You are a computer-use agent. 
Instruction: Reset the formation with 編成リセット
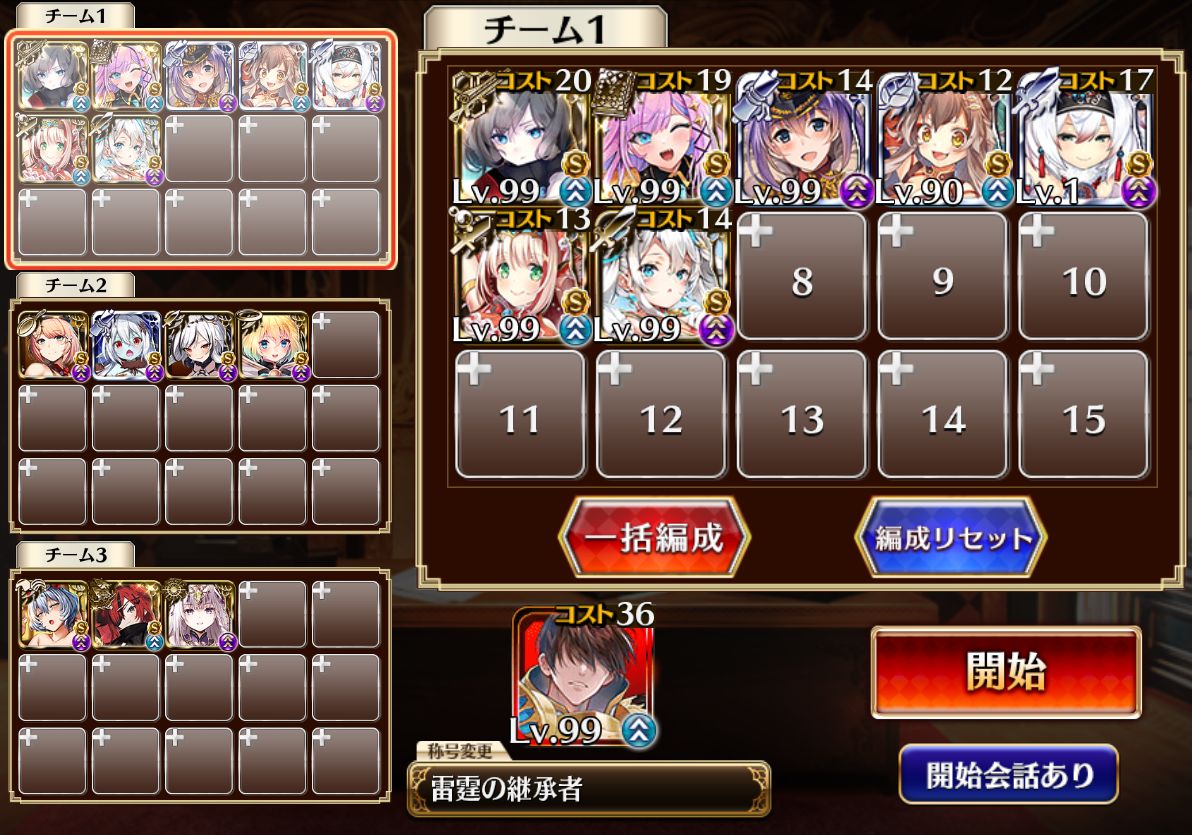pyautogui.click(x=951, y=538)
